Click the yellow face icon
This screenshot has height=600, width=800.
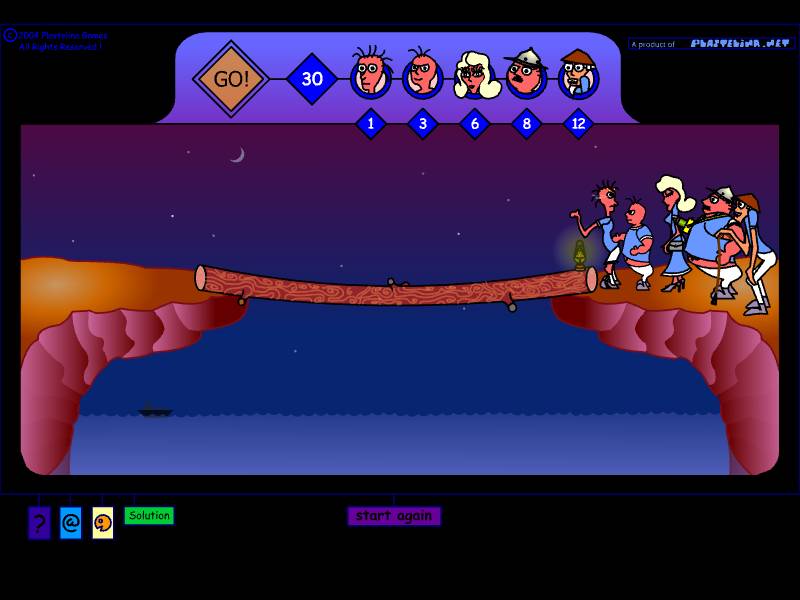coord(102,522)
